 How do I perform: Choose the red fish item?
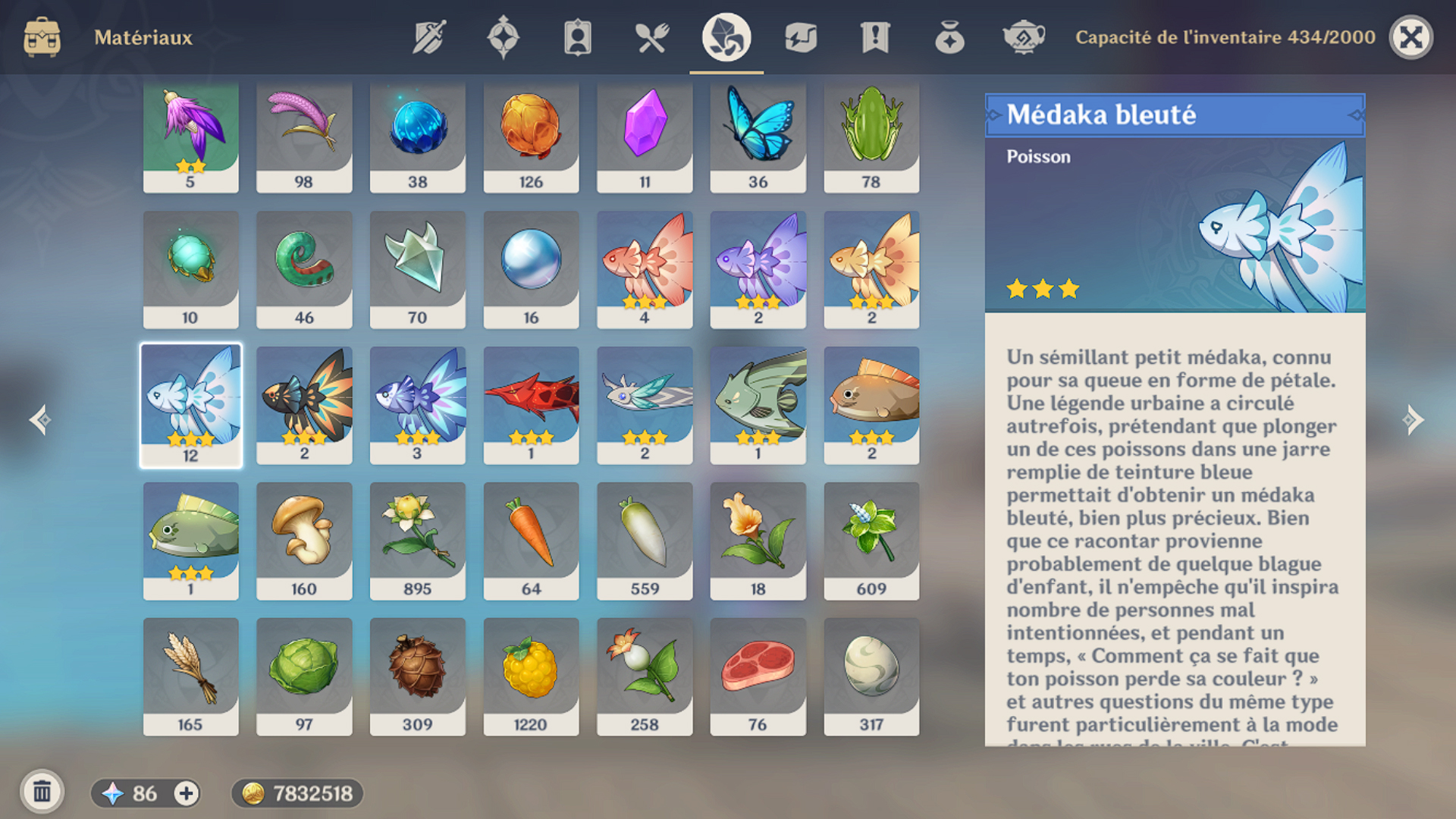(531, 405)
